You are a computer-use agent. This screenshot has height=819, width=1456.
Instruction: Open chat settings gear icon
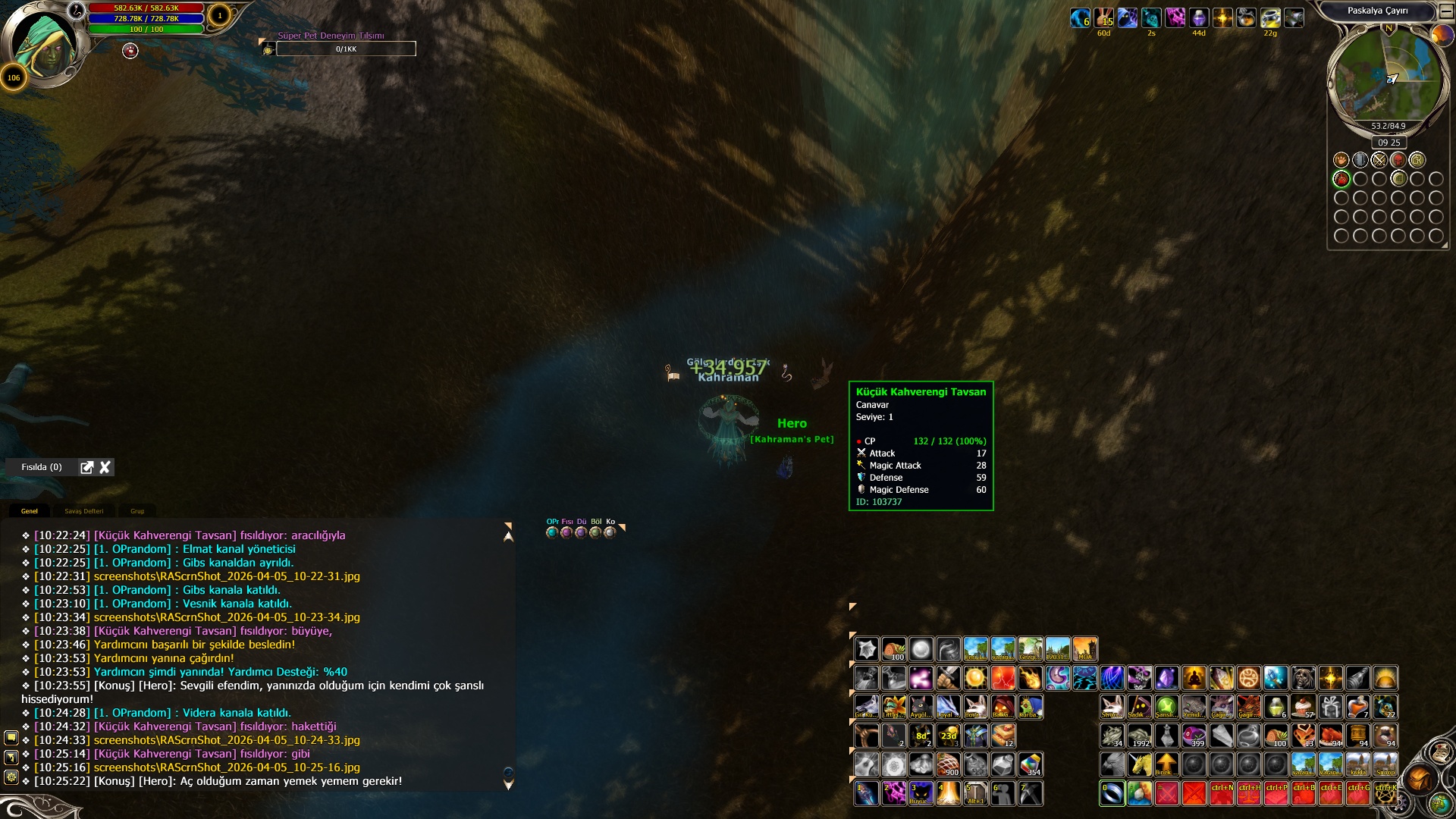pos(11,777)
